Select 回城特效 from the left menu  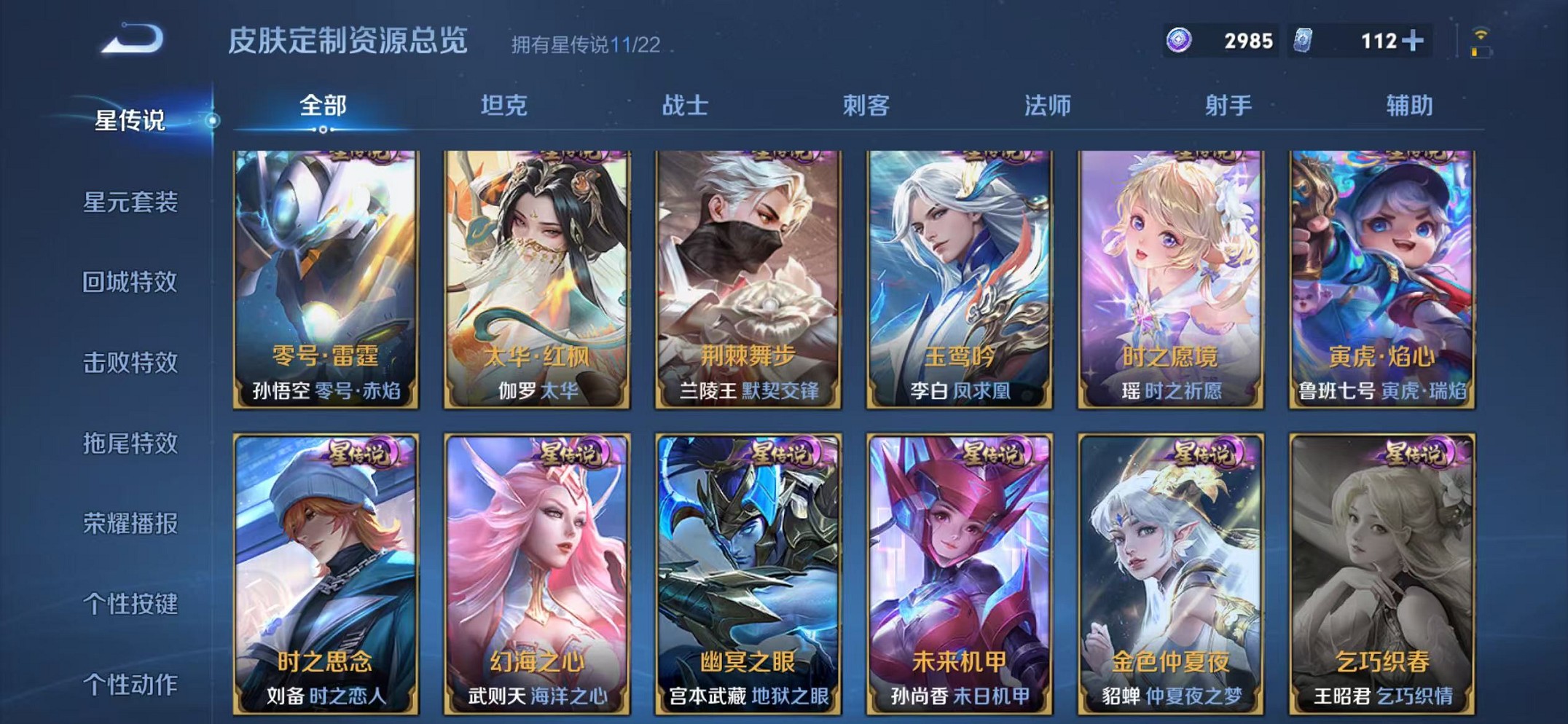point(130,282)
